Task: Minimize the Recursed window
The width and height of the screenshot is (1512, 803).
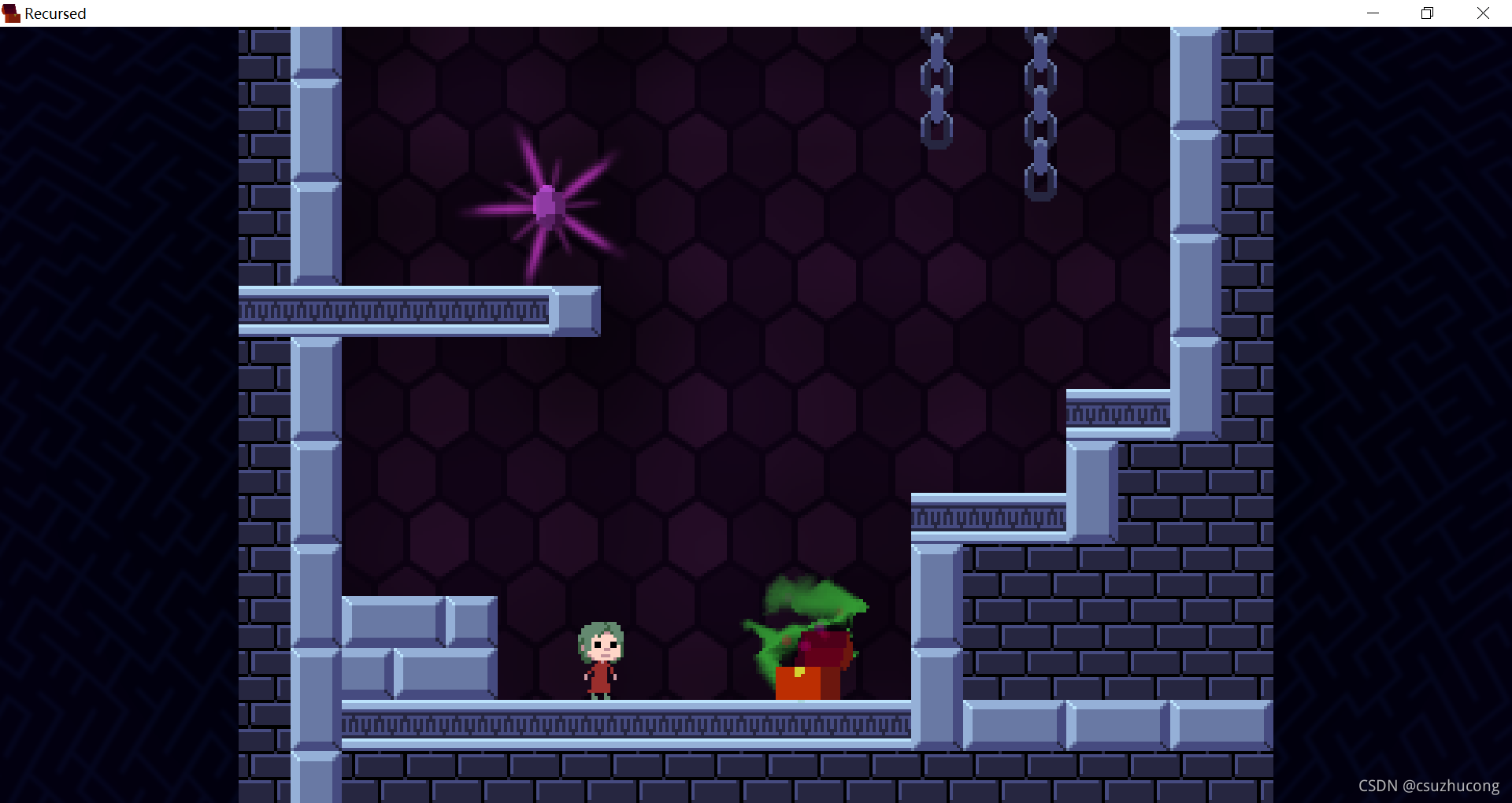Action: pyautogui.click(x=1373, y=13)
